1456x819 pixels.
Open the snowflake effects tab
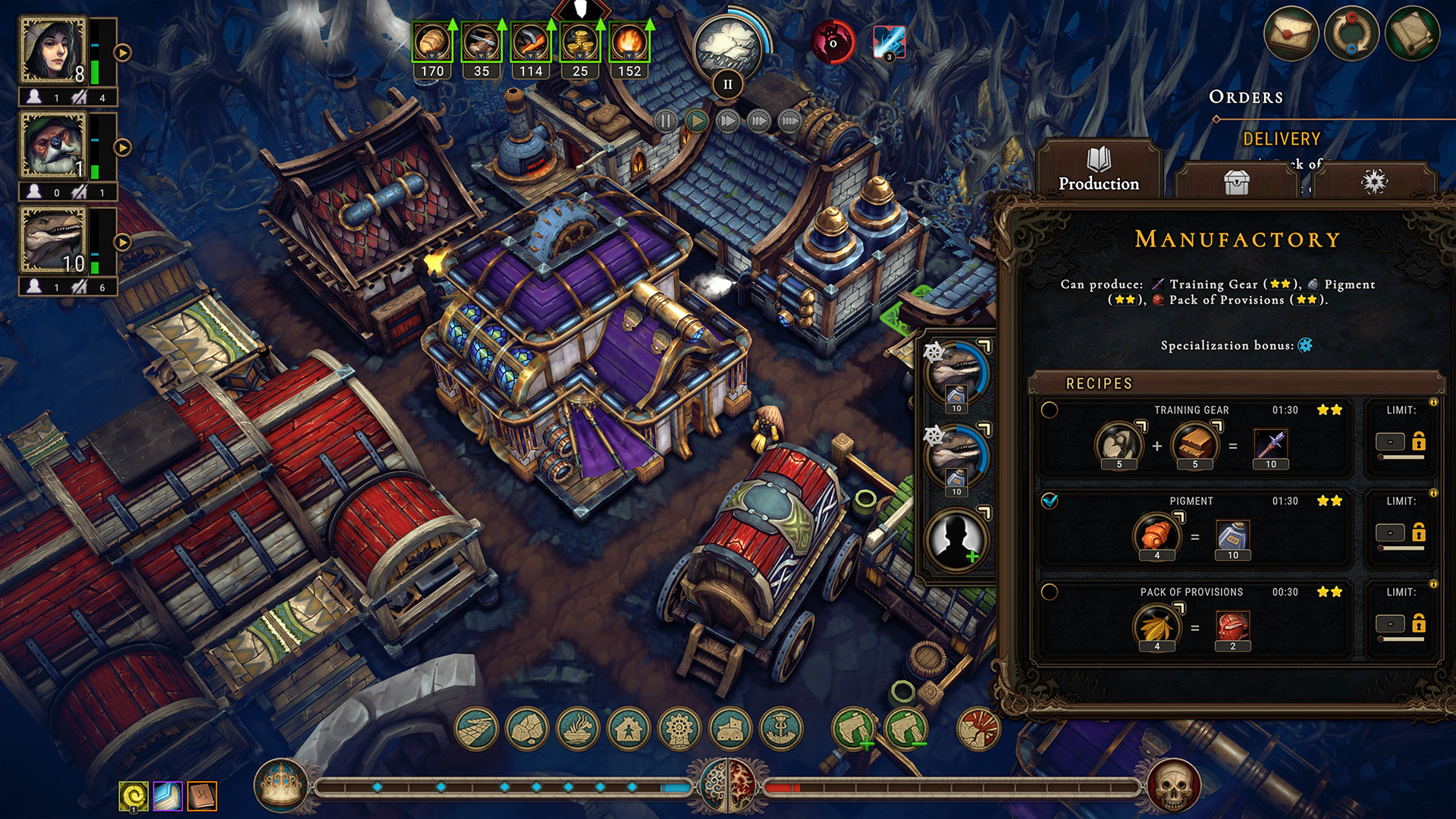1374,181
